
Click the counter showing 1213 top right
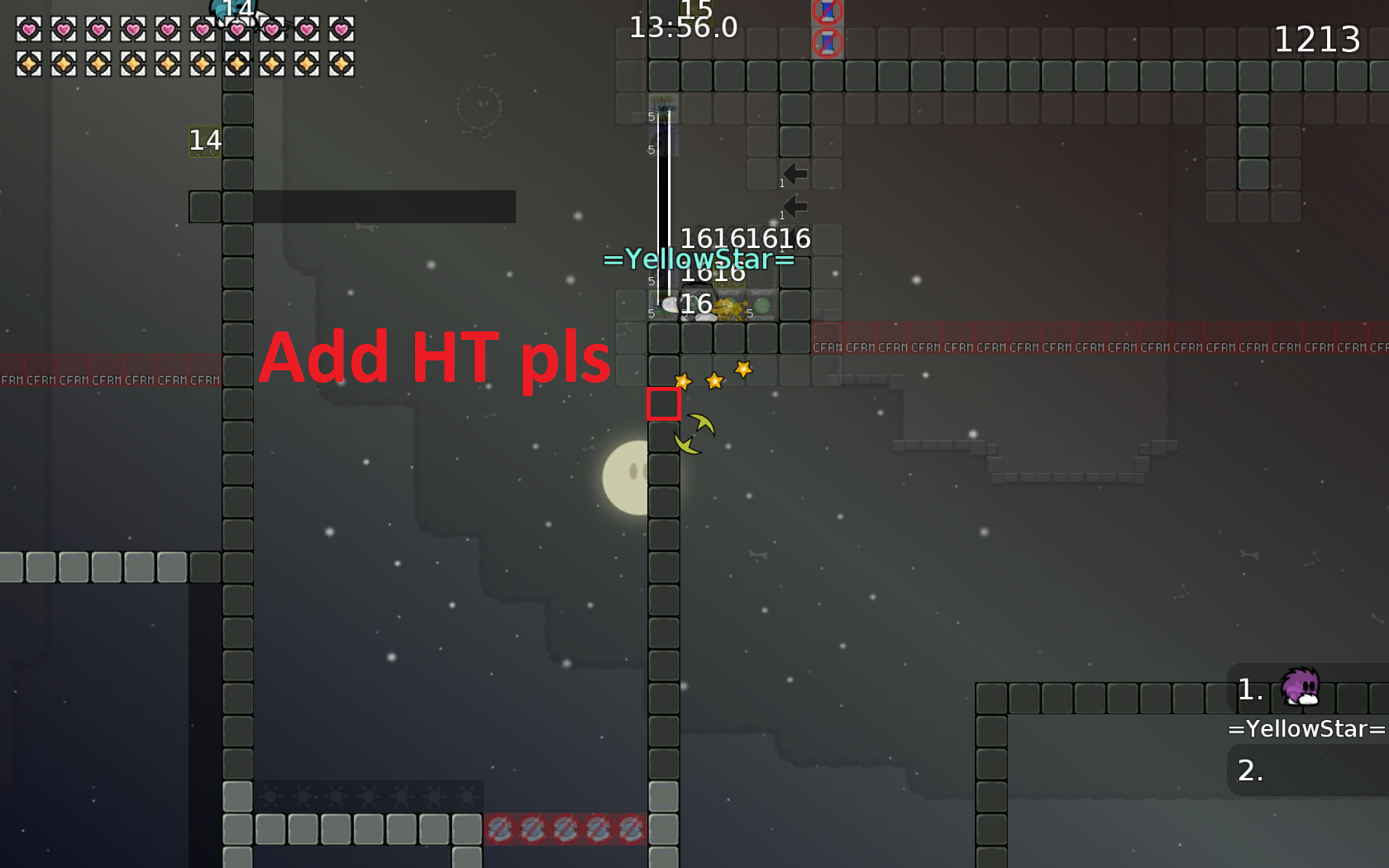point(1318,38)
